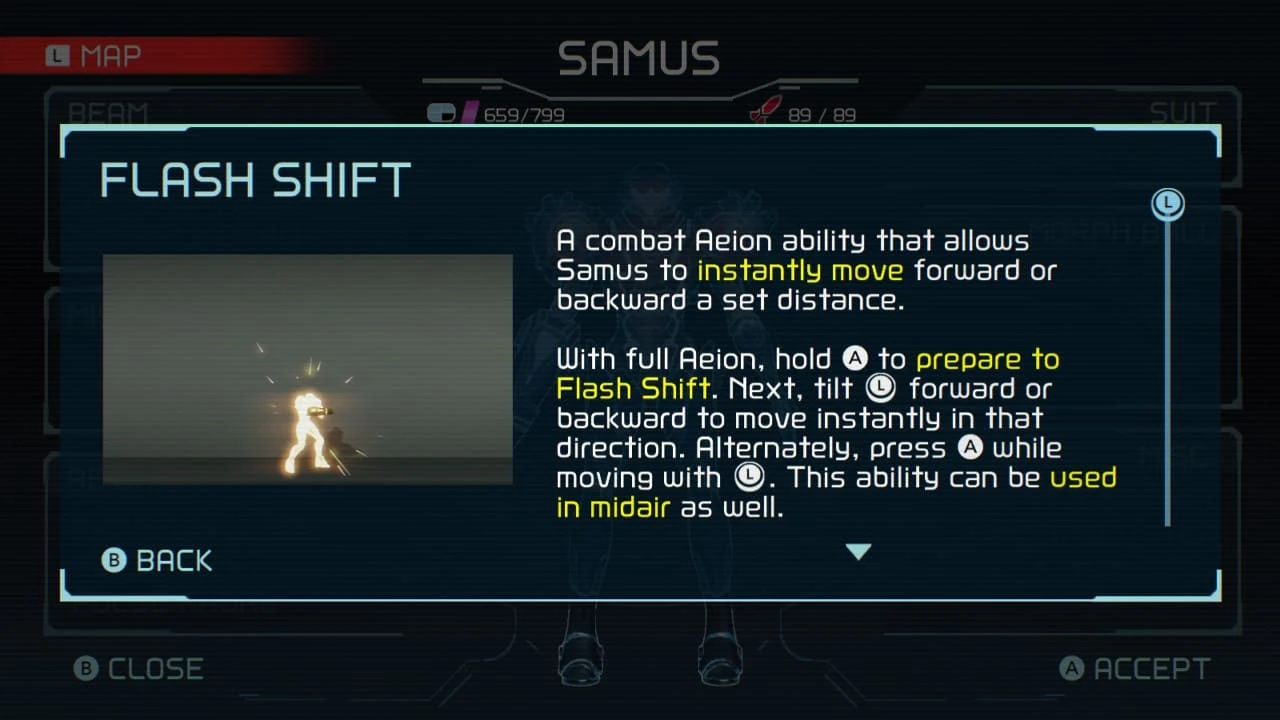
Task: Go back from the Flash Shift description
Action: [x=158, y=561]
